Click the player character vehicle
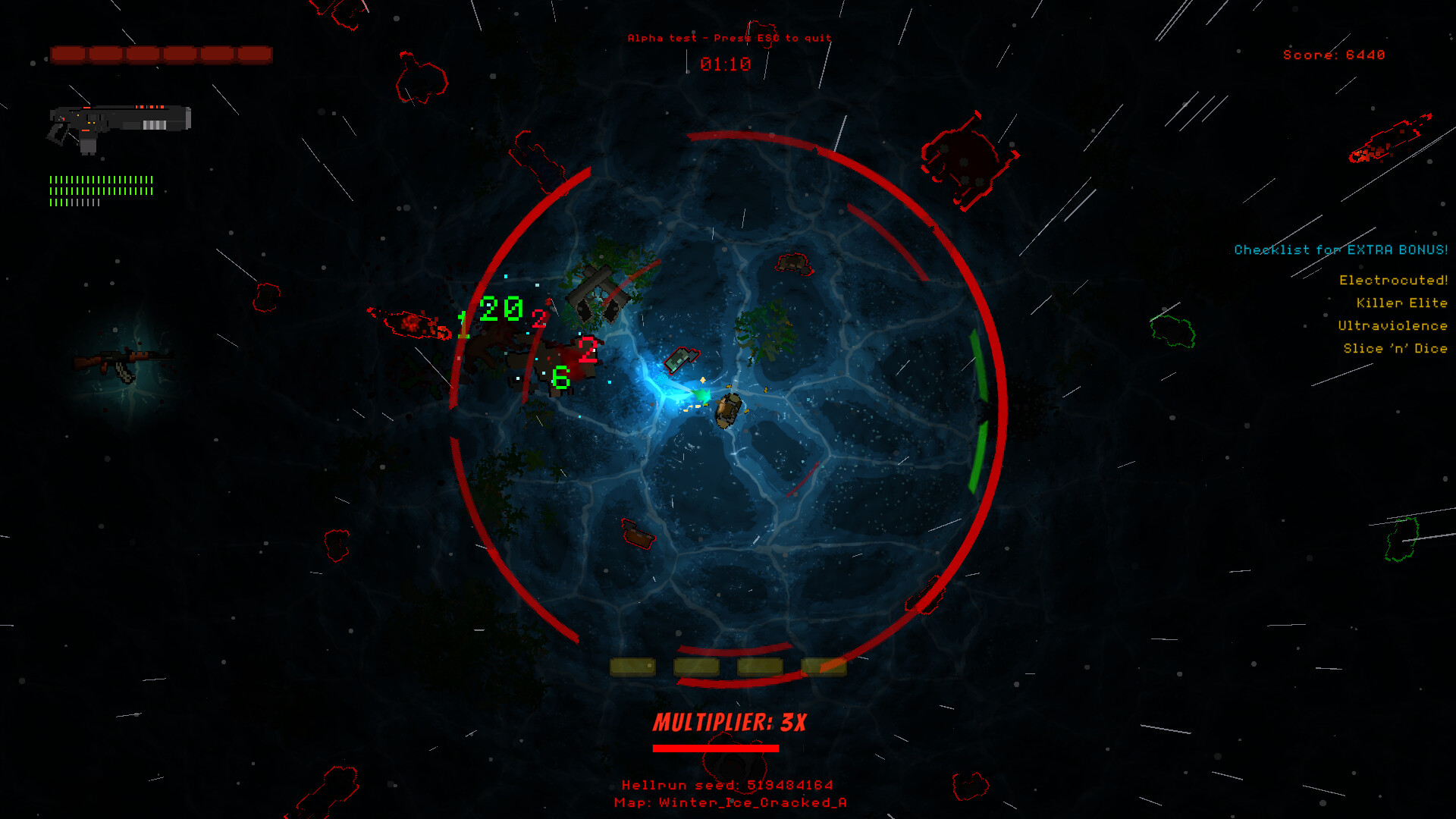This screenshot has height=819, width=1456. pyautogui.click(x=728, y=409)
